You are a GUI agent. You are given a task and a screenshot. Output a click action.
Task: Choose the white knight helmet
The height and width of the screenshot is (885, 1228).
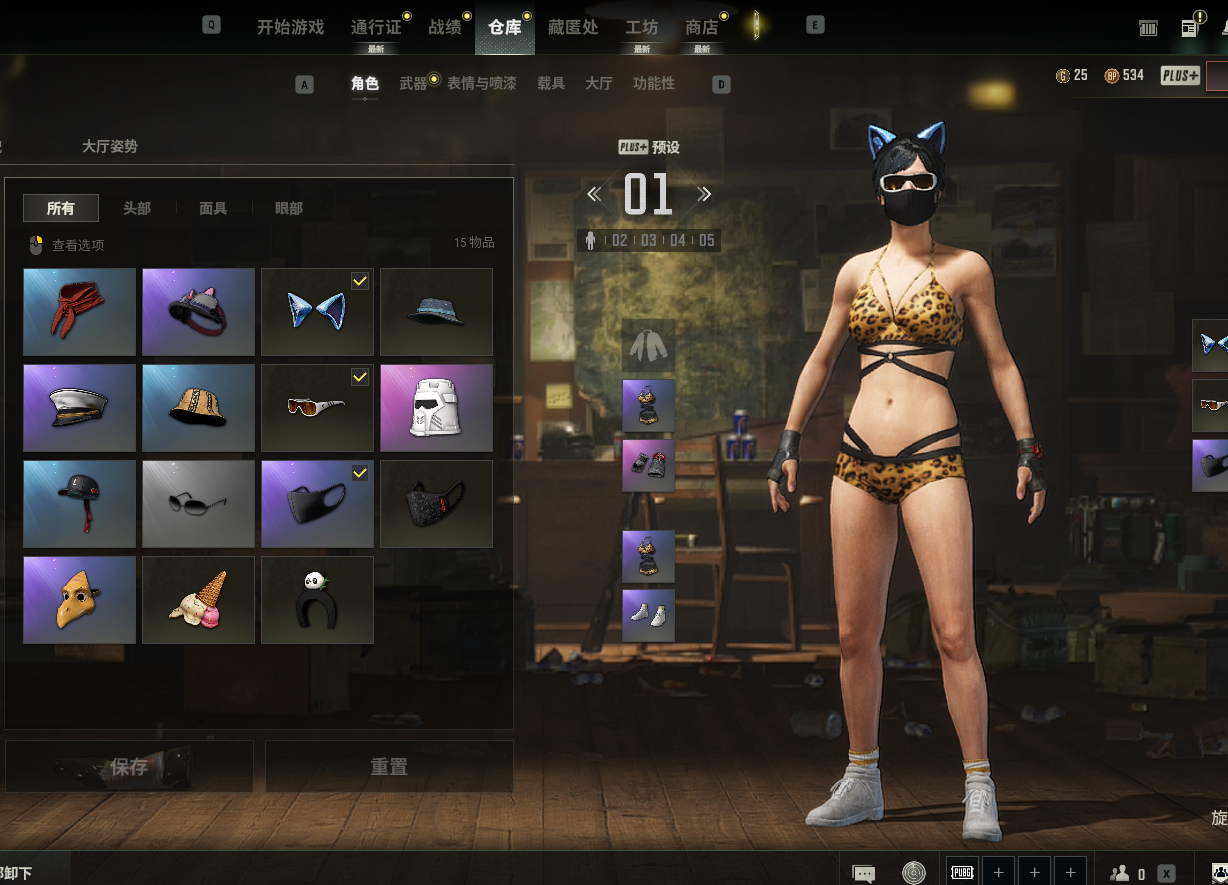(436, 408)
